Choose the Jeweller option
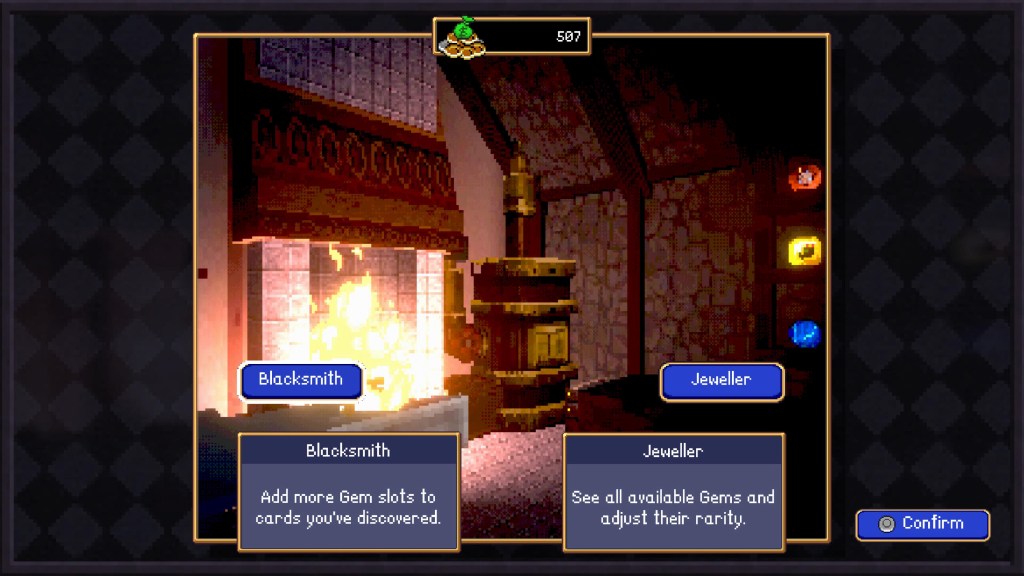Screen dimensions: 1024x576 (x=721, y=381)
